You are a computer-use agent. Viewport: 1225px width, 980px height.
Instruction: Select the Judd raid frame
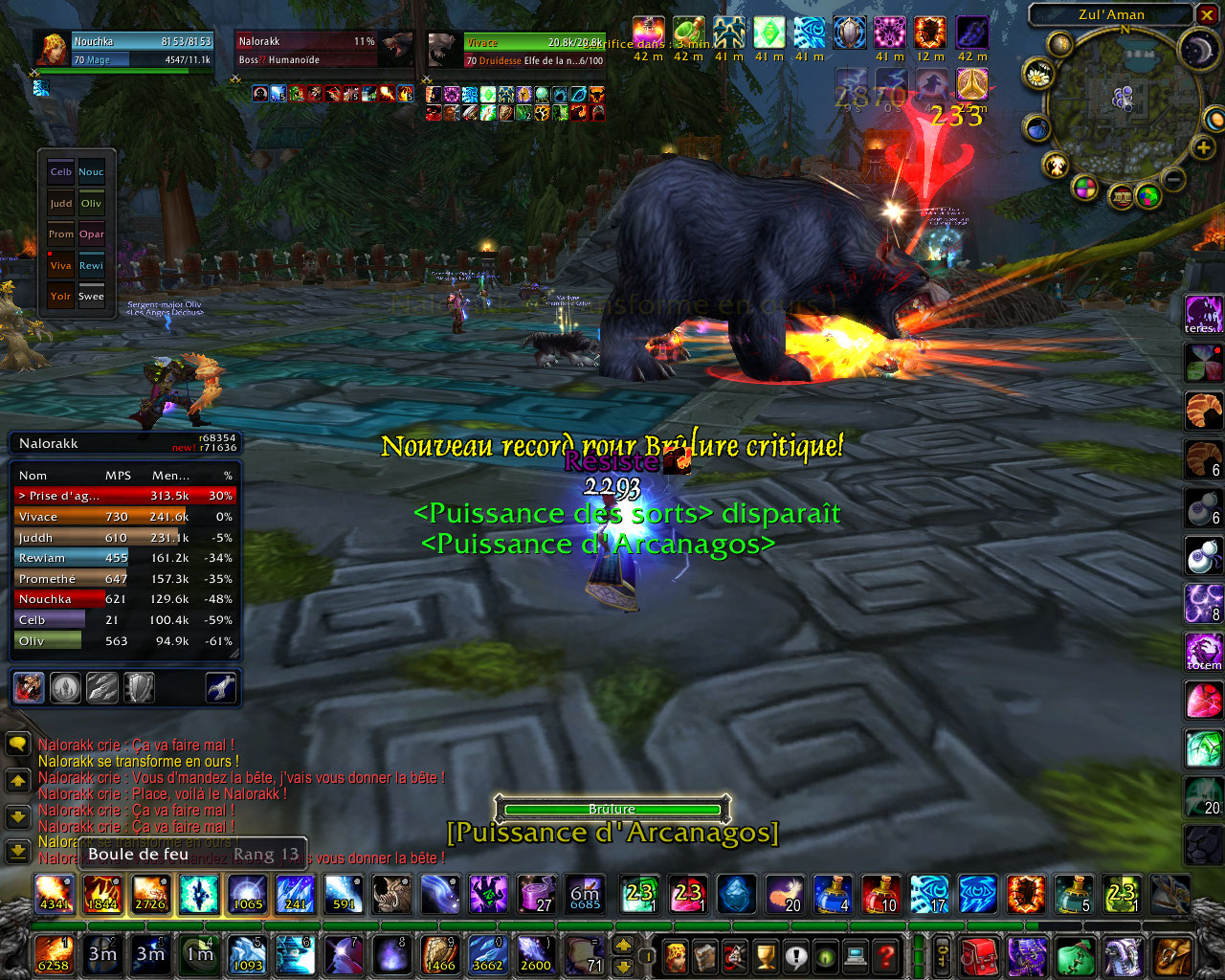(61, 204)
